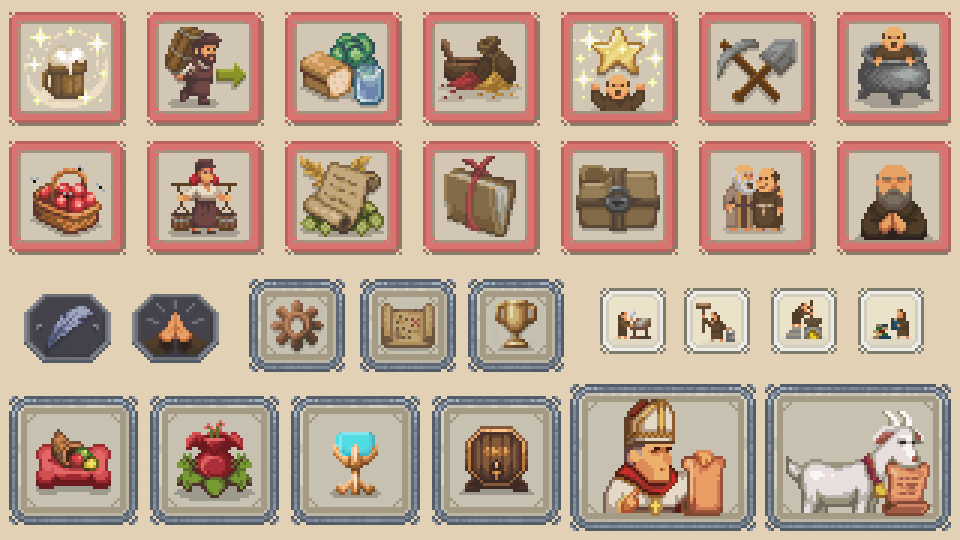The image size is (960, 540).
Task: Activate the praying hands button
Action: click(175, 327)
